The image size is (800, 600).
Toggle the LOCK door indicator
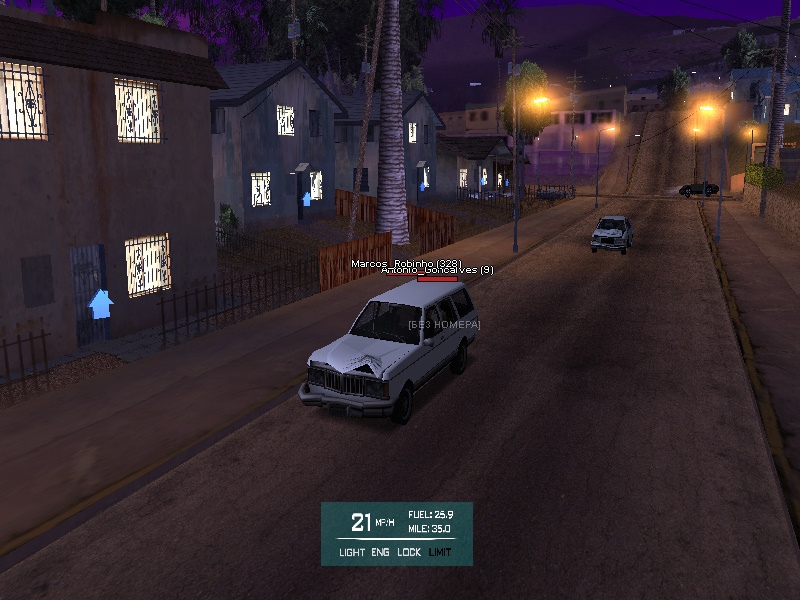click(x=409, y=552)
